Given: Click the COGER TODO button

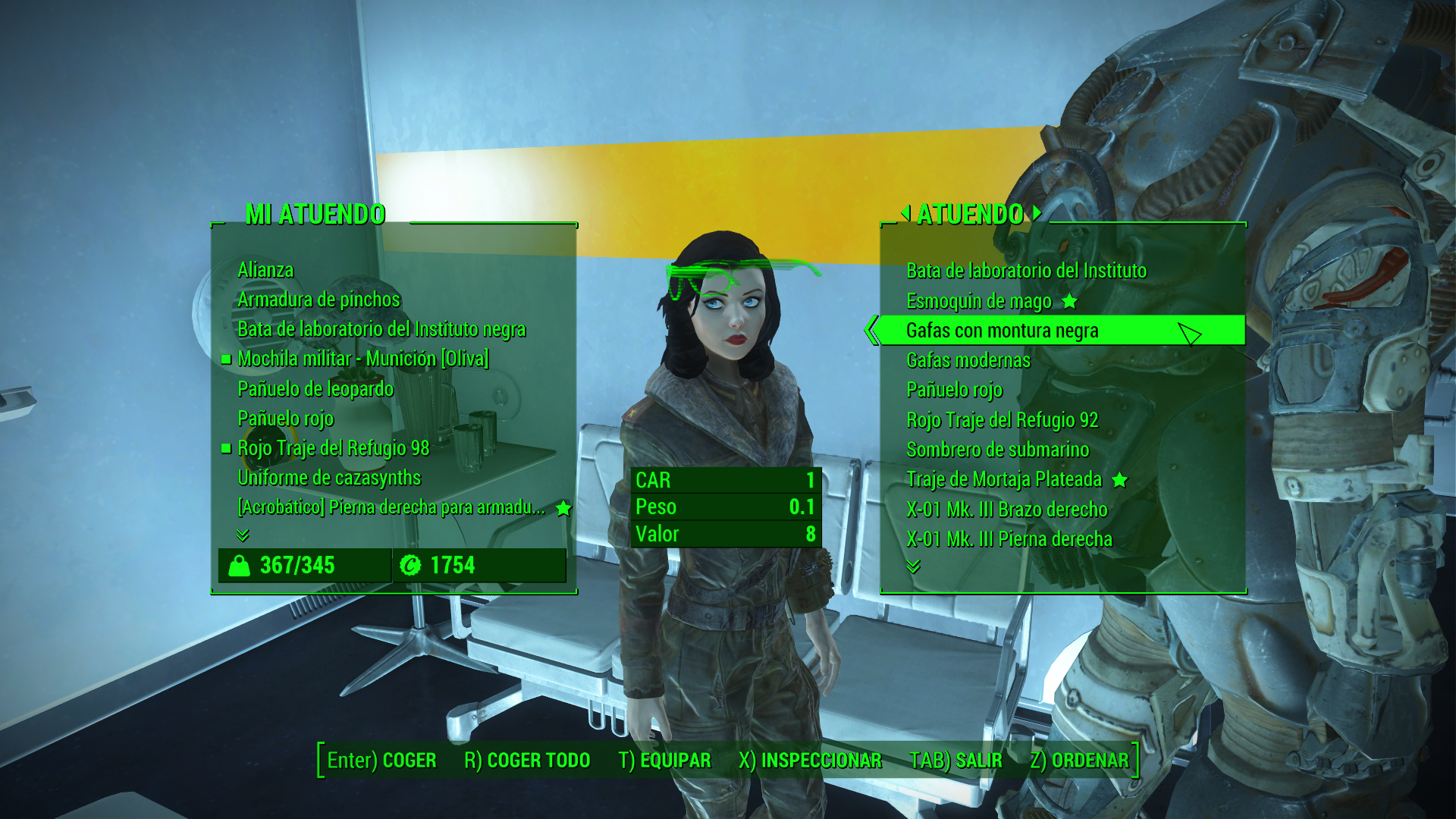Looking at the screenshot, I should pos(527,761).
